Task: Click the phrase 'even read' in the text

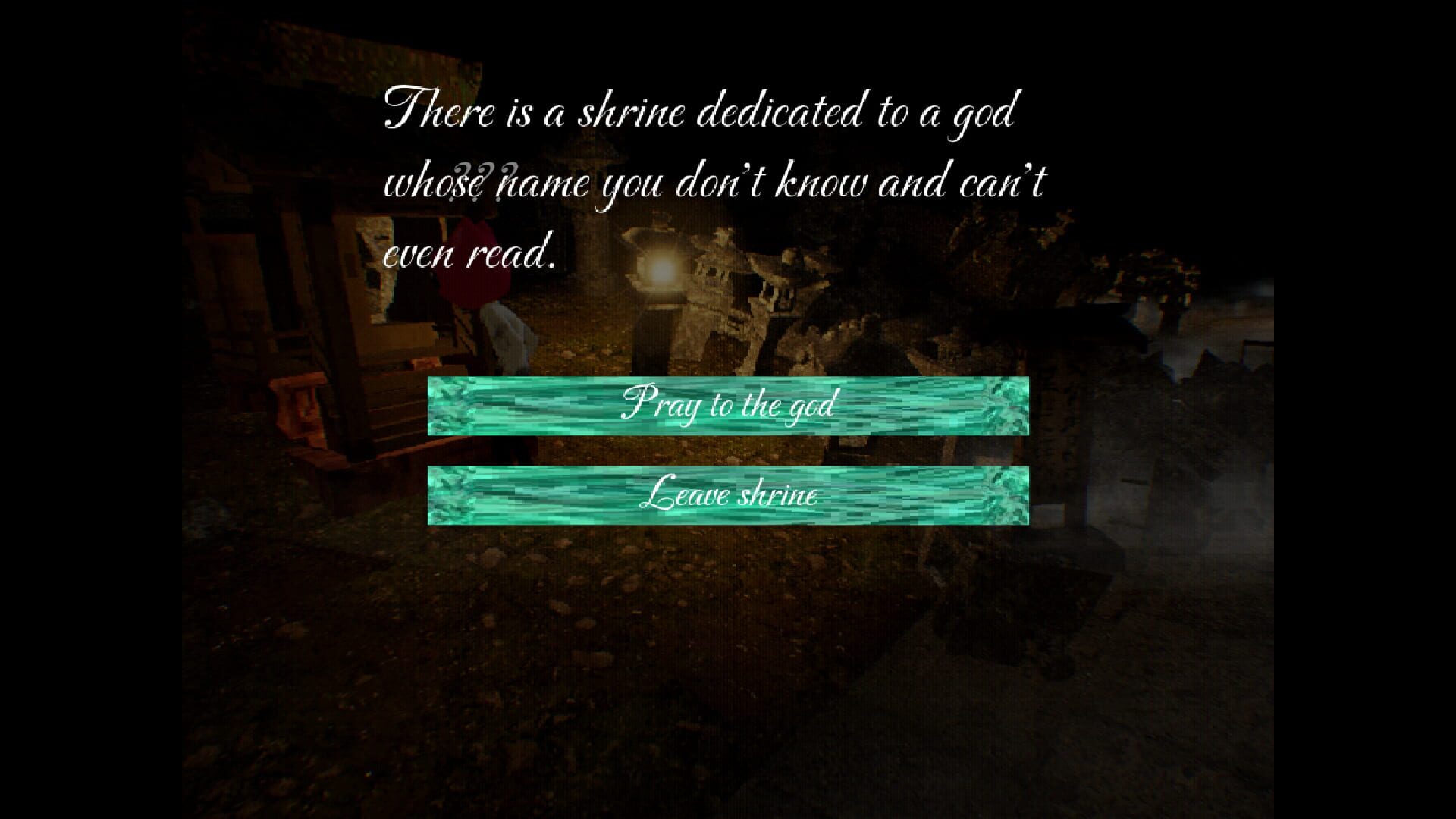Action: [470, 254]
